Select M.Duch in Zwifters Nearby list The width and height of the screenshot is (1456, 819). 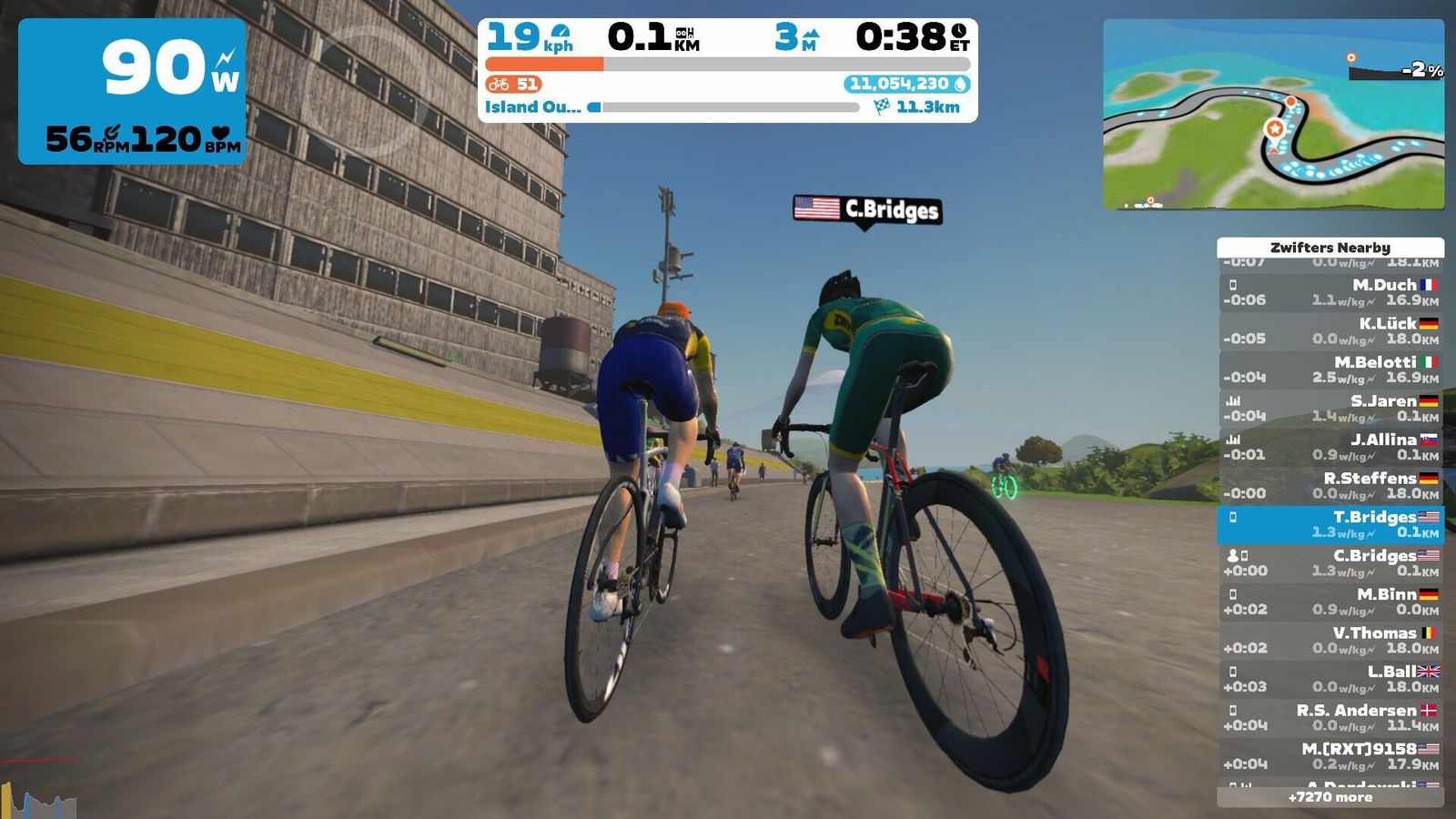pos(1330,292)
